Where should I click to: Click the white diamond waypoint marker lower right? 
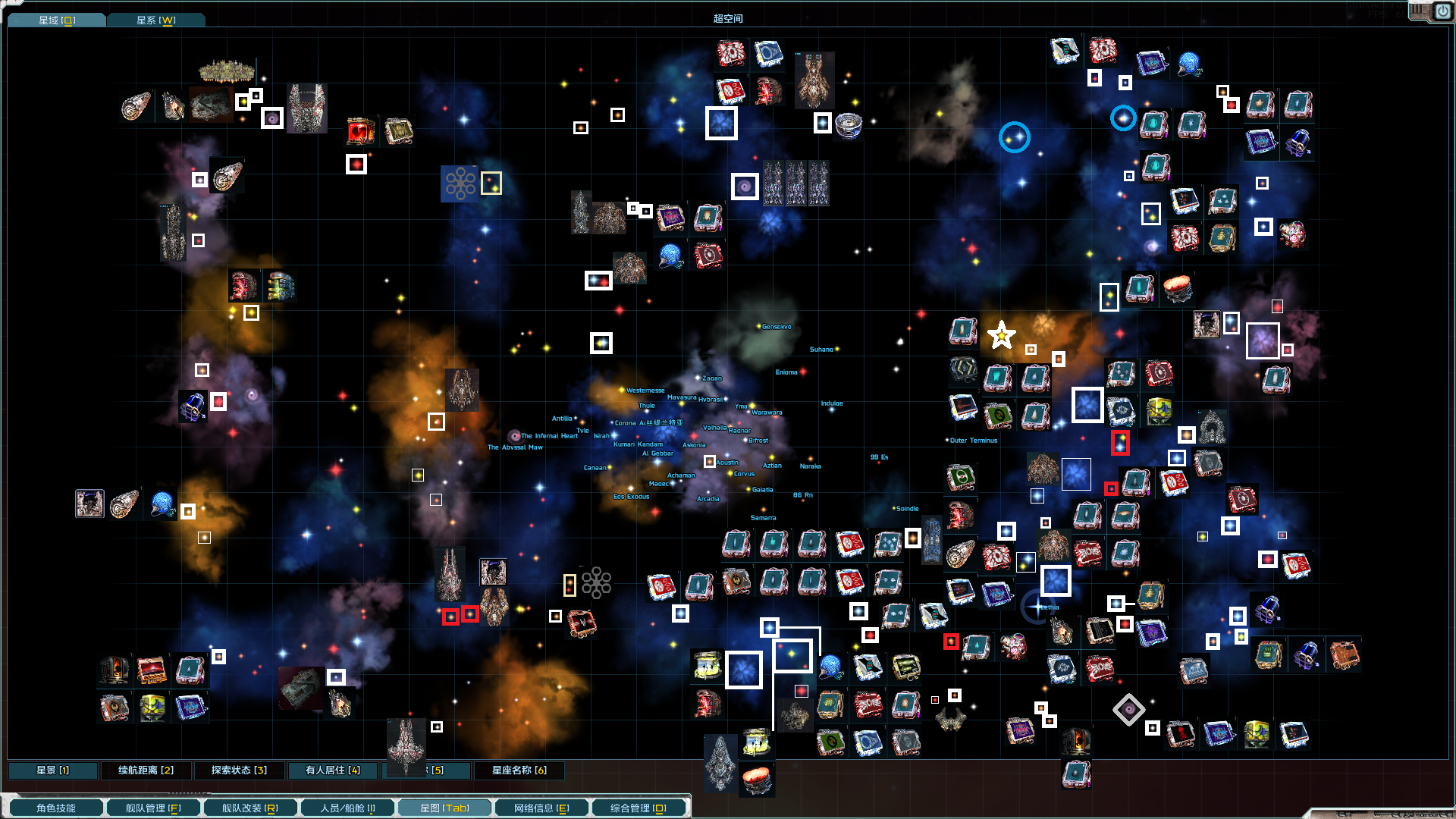click(x=1130, y=708)
